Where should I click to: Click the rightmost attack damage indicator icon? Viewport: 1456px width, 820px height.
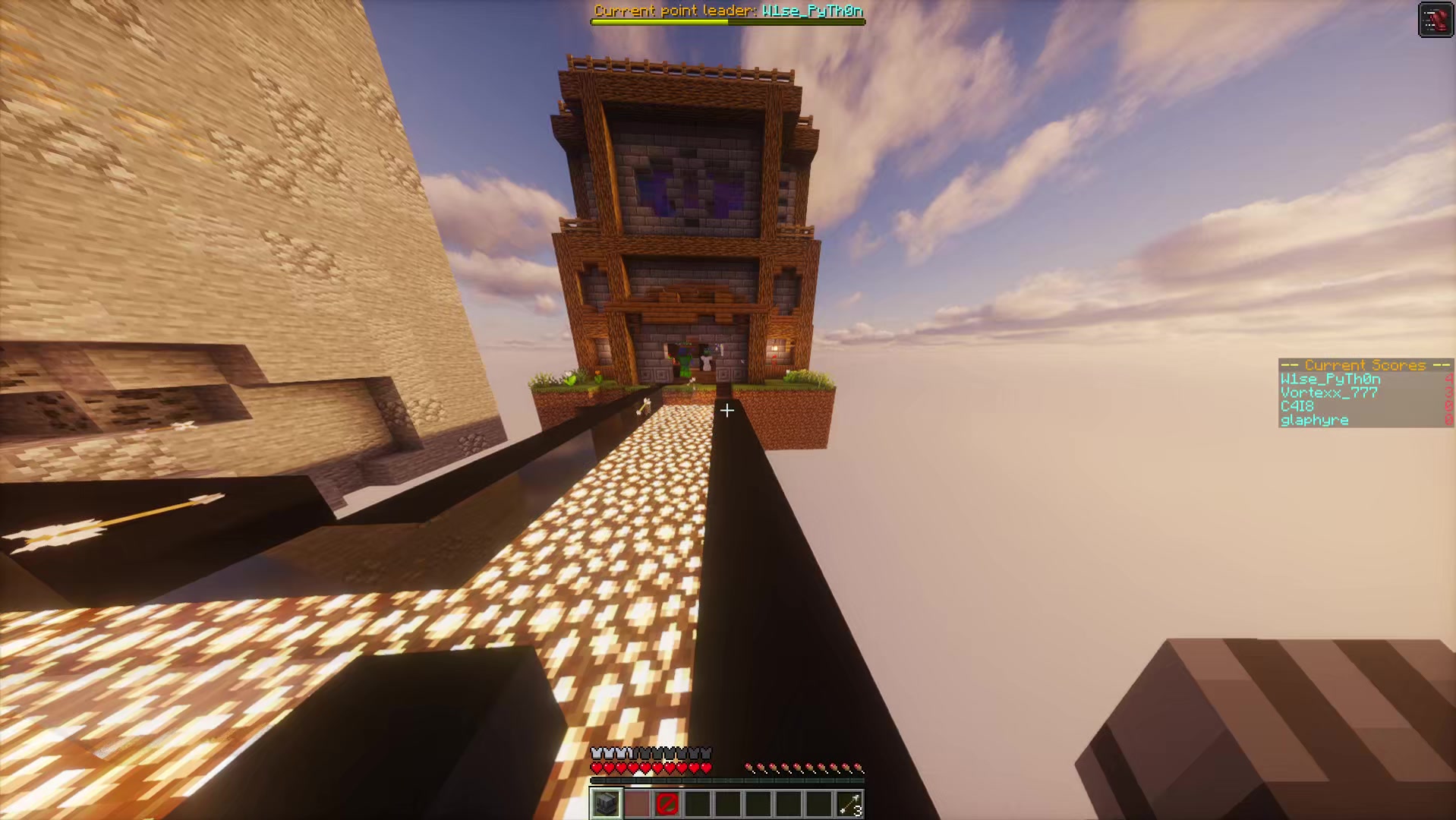click(x=860, y=767)
